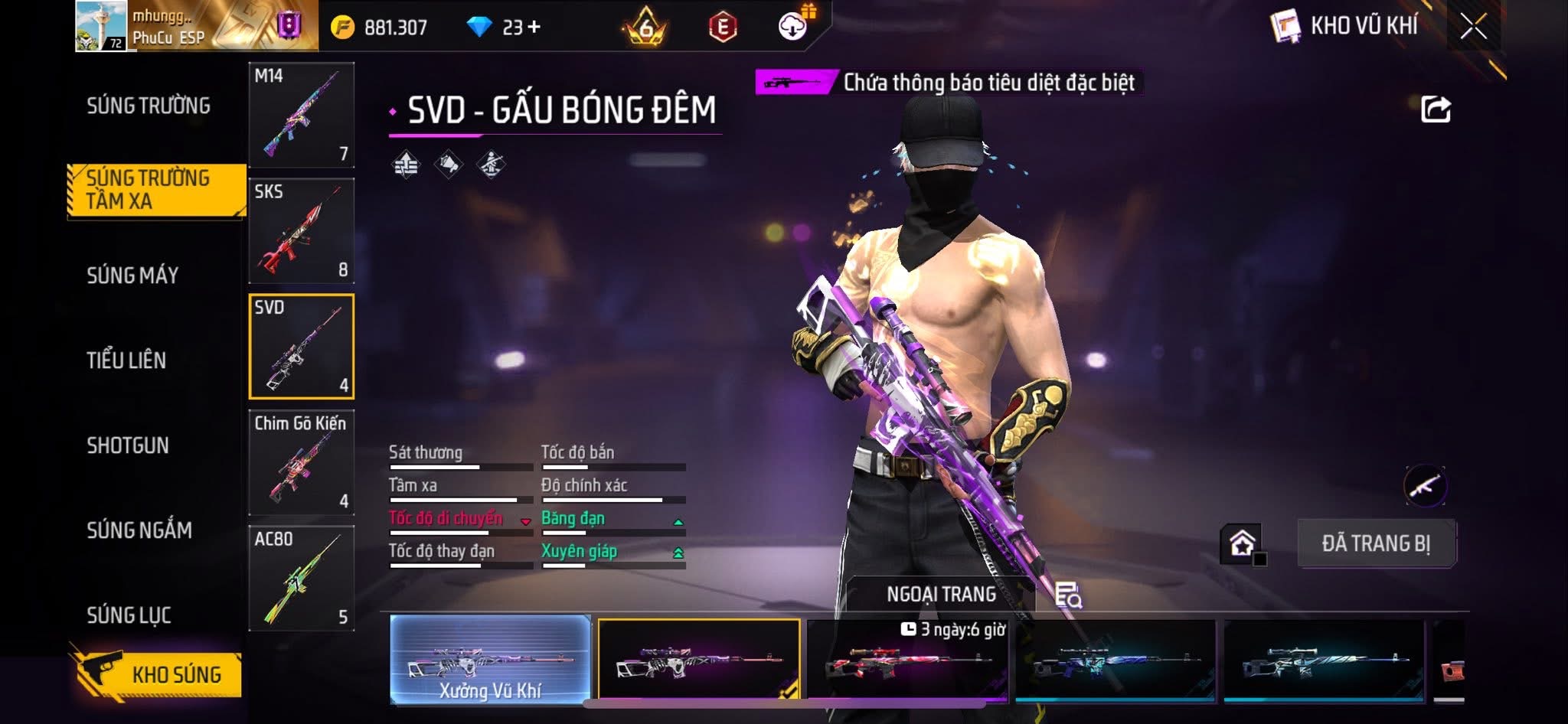Choose the Shotgun category
Image resolution: width=1568 pixels, height=724 pixels.
pyautogui.click(x=128, y=445)
